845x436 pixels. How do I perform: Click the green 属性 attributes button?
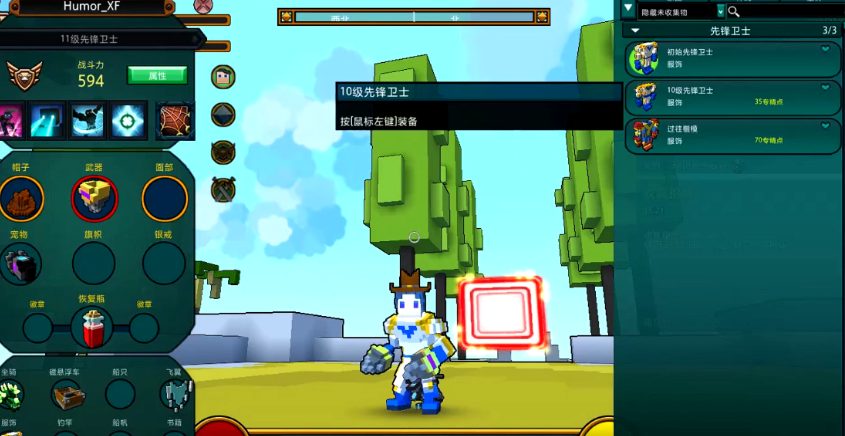click(157, 75)
